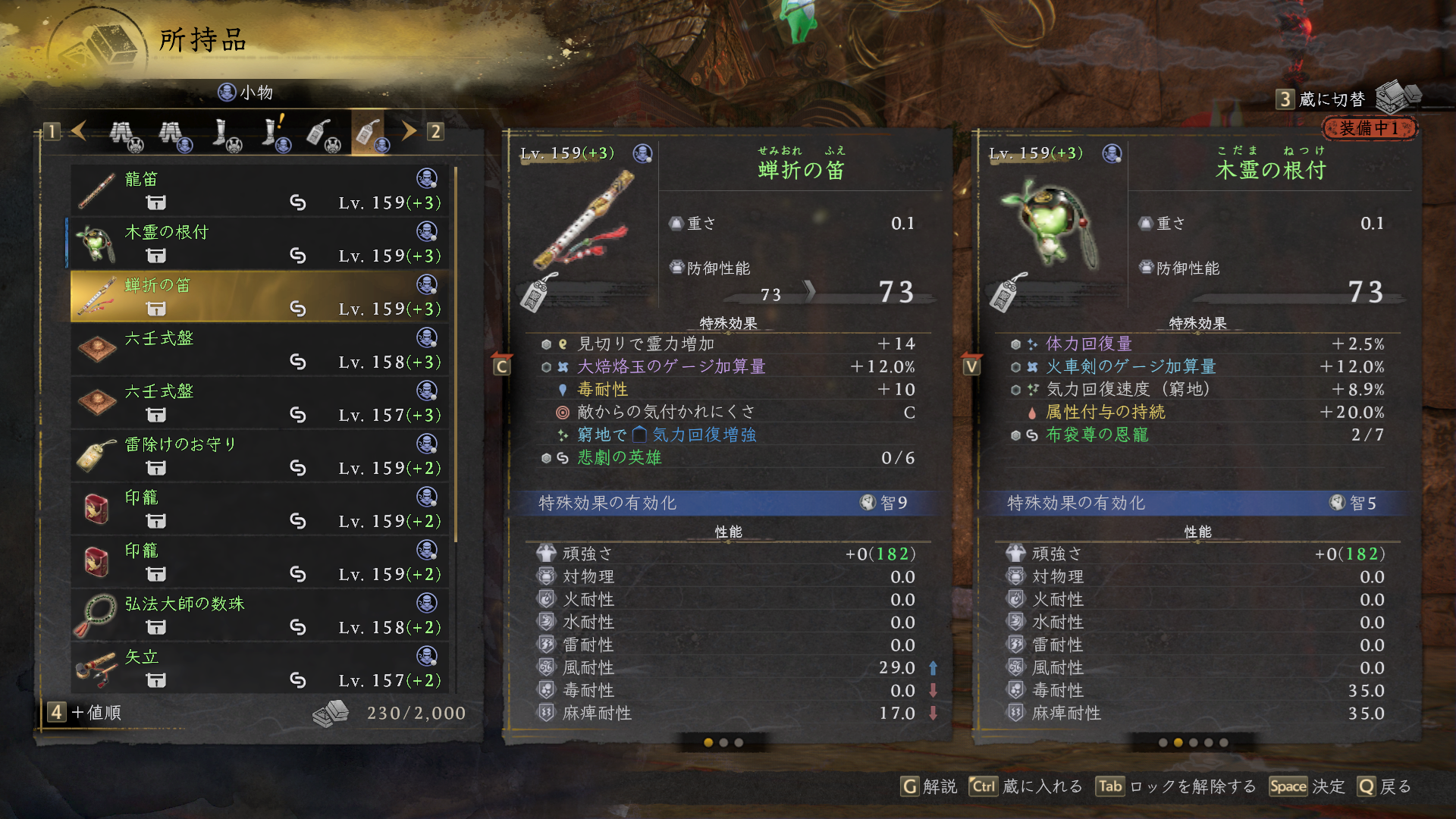
Task: Switch to the foot guards tab with exclamation mark
Action: (x=274, y=133)
